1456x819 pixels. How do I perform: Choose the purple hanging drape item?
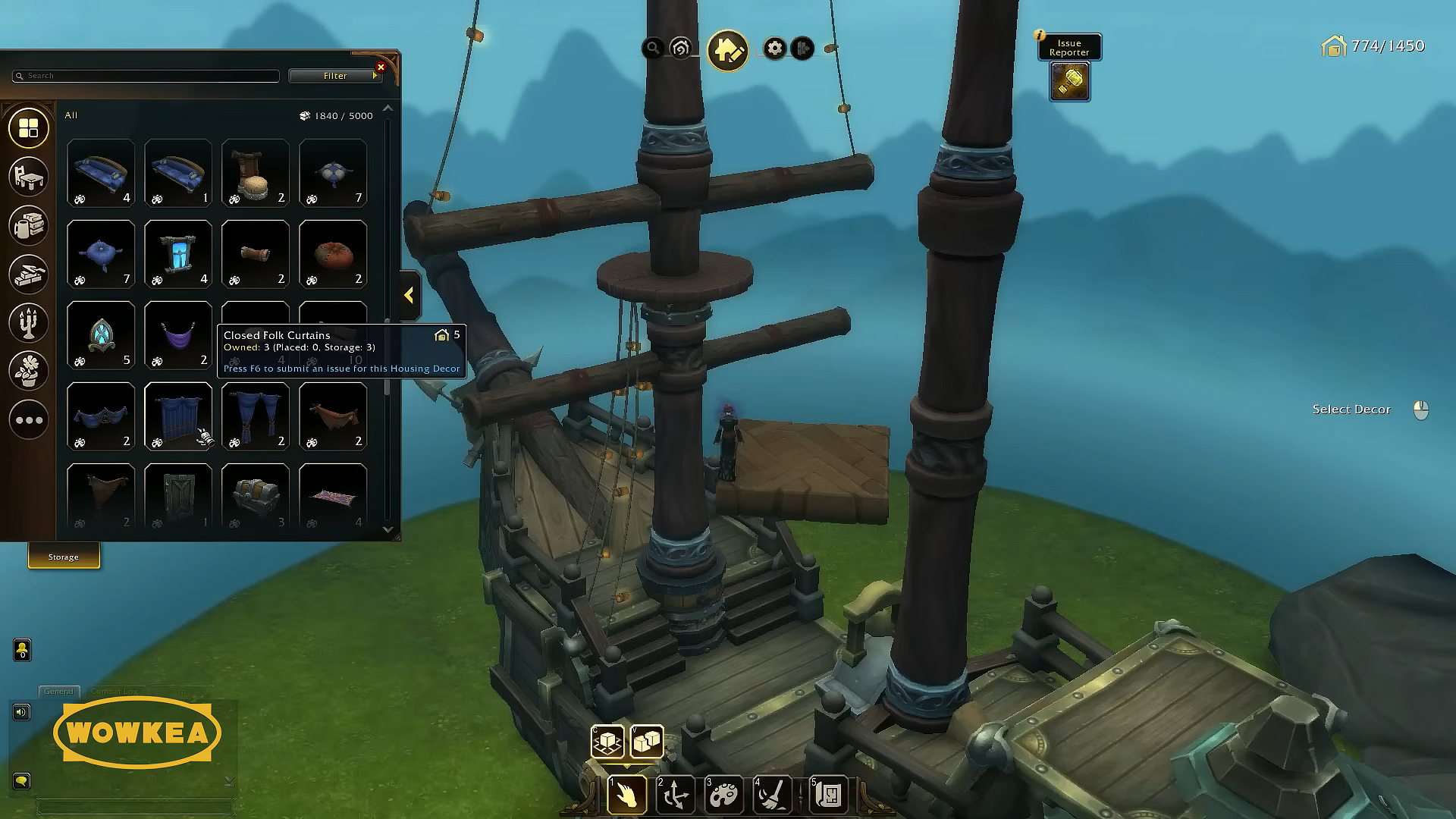click(x=178, y=334)
